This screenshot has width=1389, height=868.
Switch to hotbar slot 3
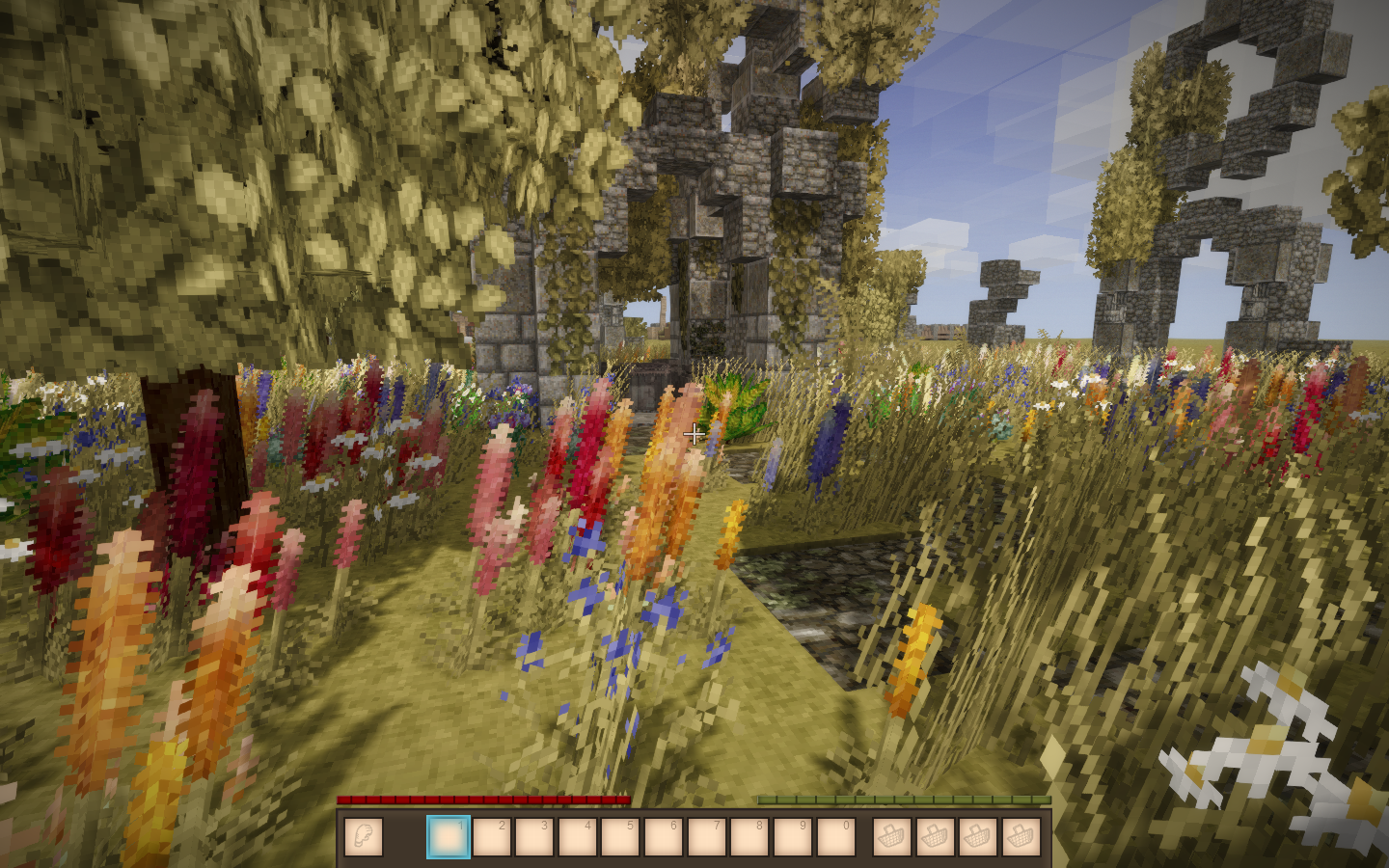coord(534,837)
